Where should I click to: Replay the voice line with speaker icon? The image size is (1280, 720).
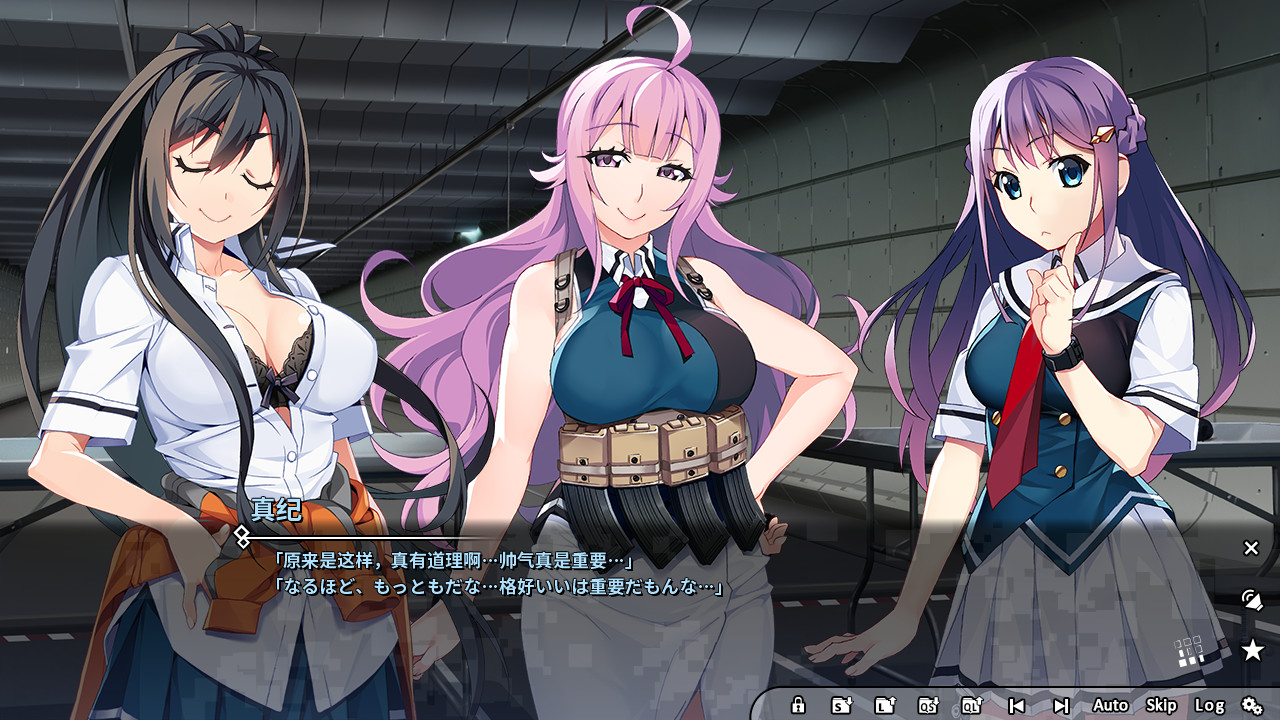coord(1253,602)
